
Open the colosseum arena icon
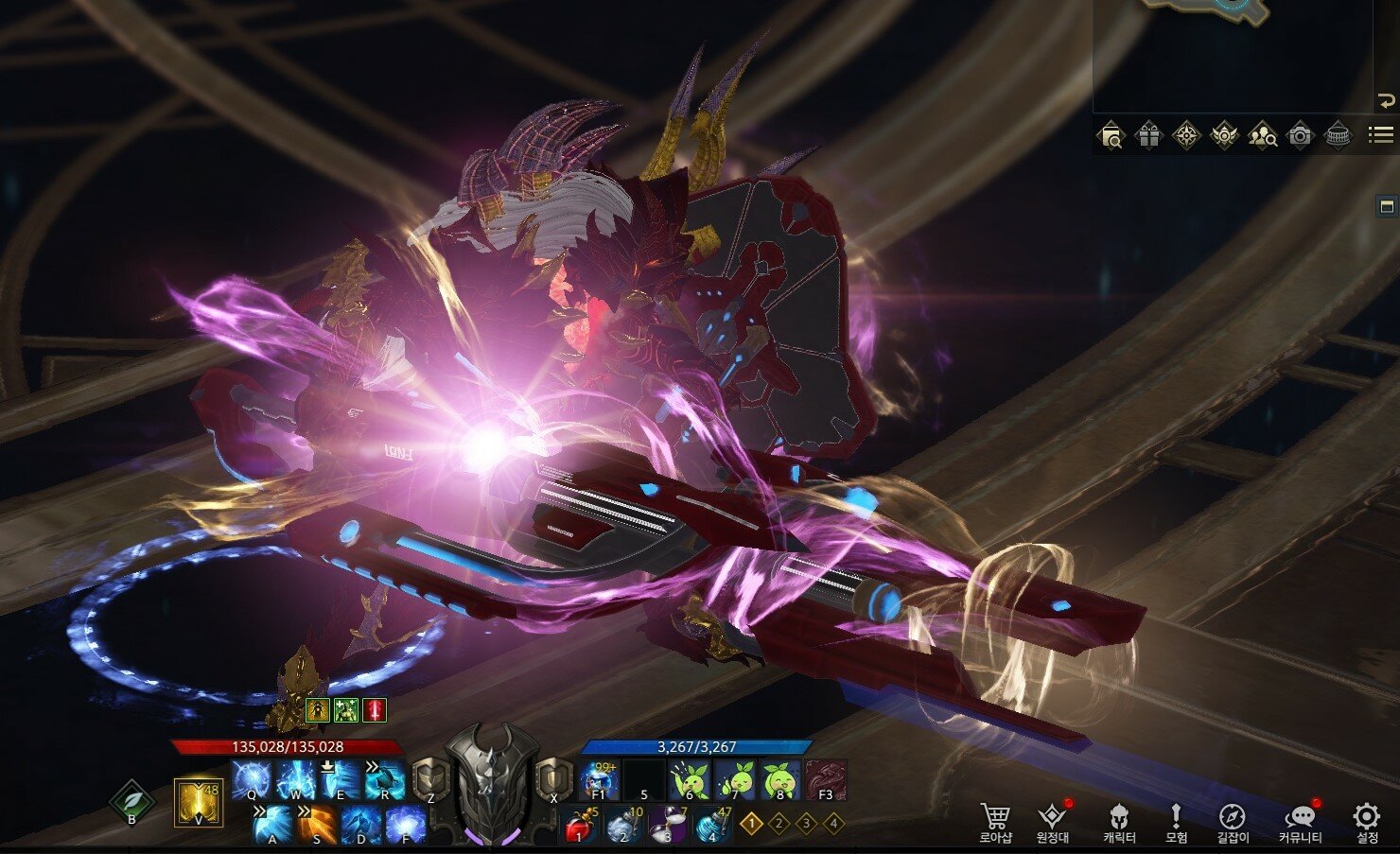1338,136
